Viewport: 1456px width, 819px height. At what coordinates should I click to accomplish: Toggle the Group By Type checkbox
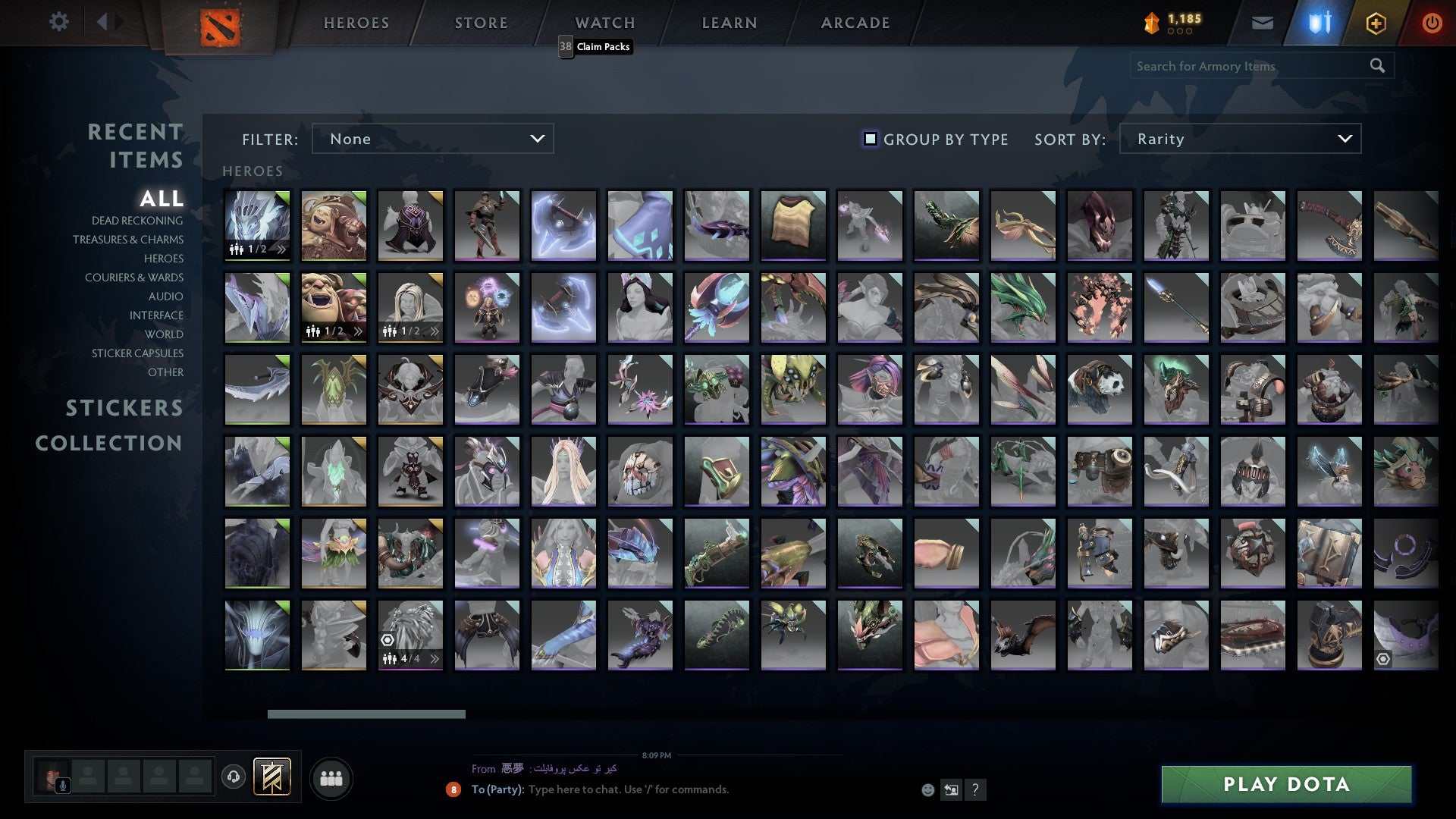(869, 139)
